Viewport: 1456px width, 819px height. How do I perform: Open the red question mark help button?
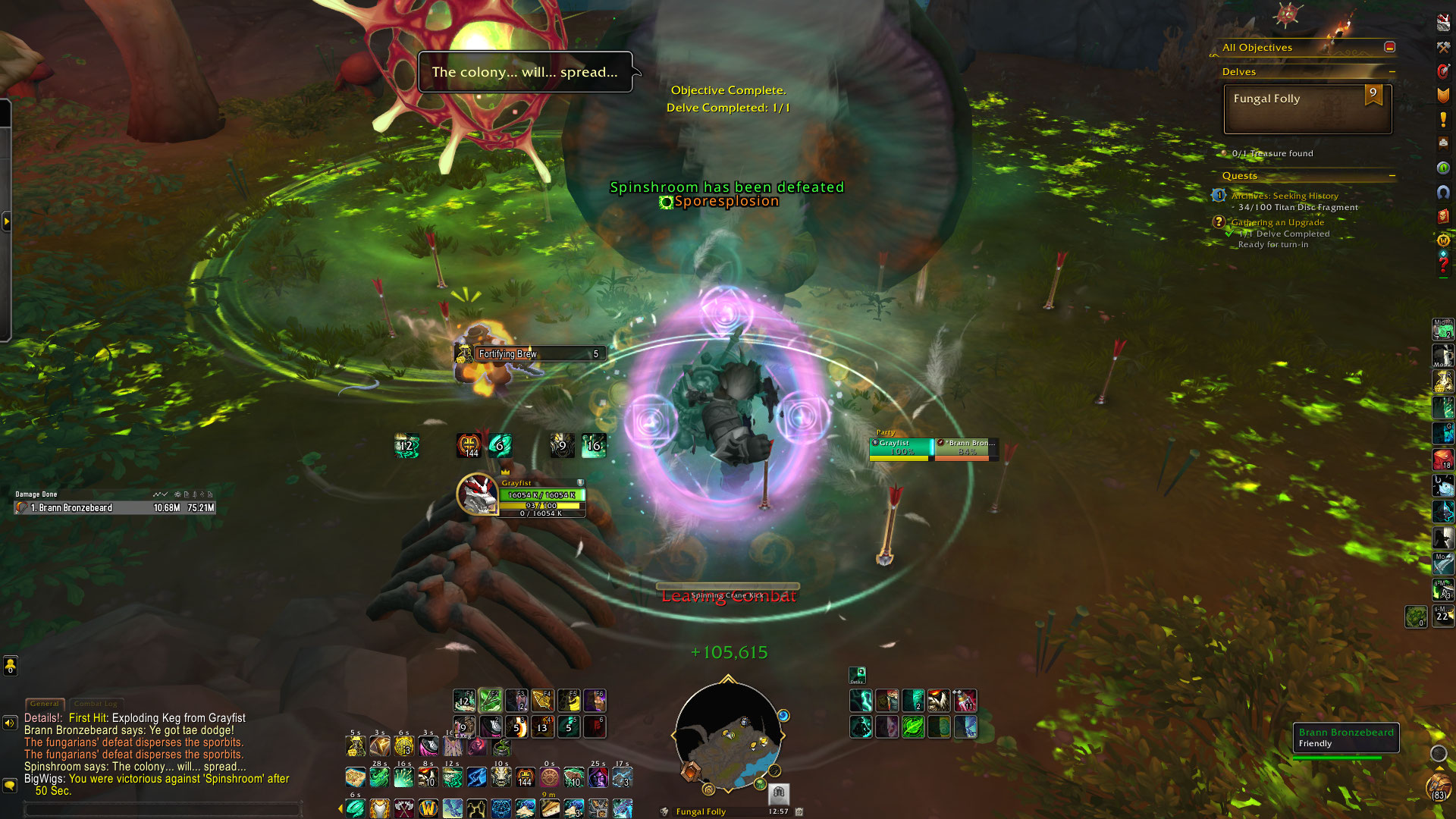[1443, 265]
